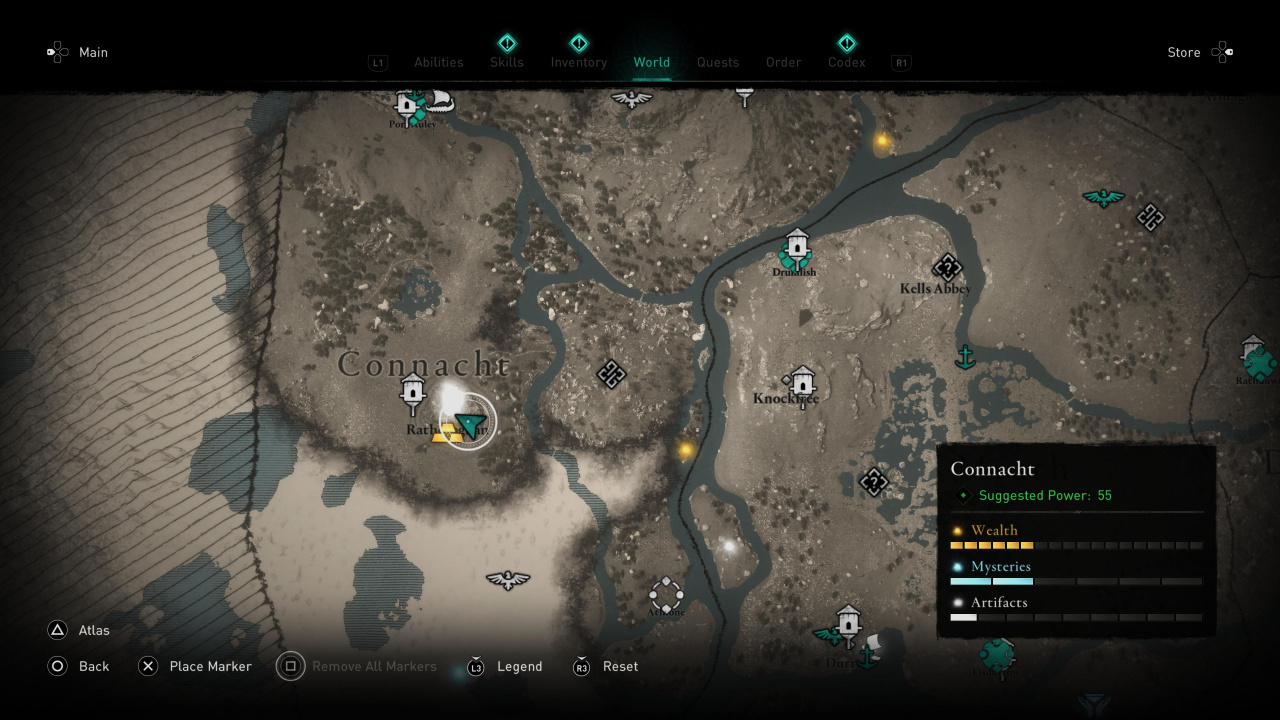Open the Store

point(1184,52)
